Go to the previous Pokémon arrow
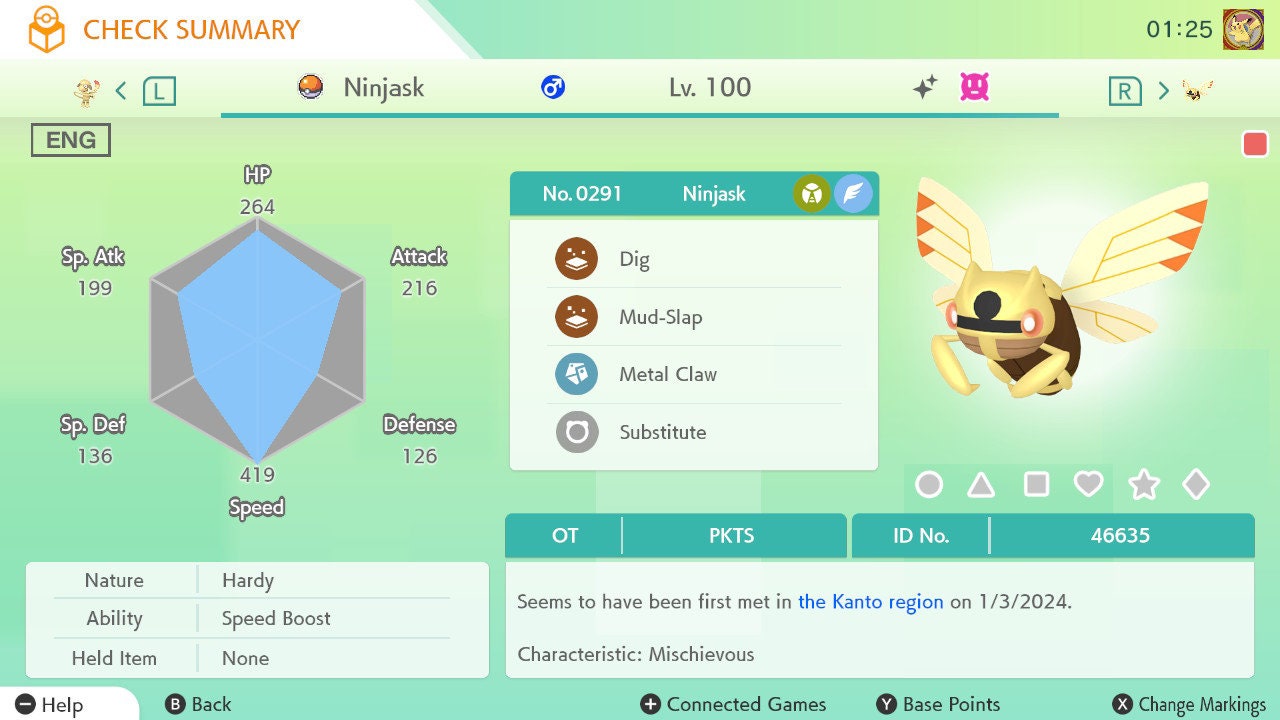This screenshot has width=1280, height=720. [x=121, y=91]
